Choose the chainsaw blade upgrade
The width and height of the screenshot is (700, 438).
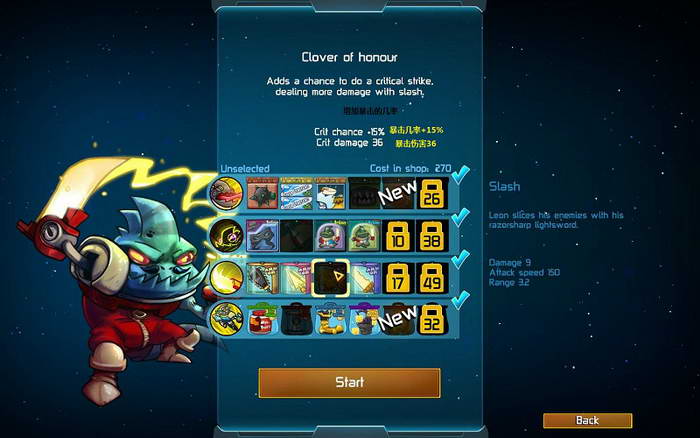[x=262, y=277]
